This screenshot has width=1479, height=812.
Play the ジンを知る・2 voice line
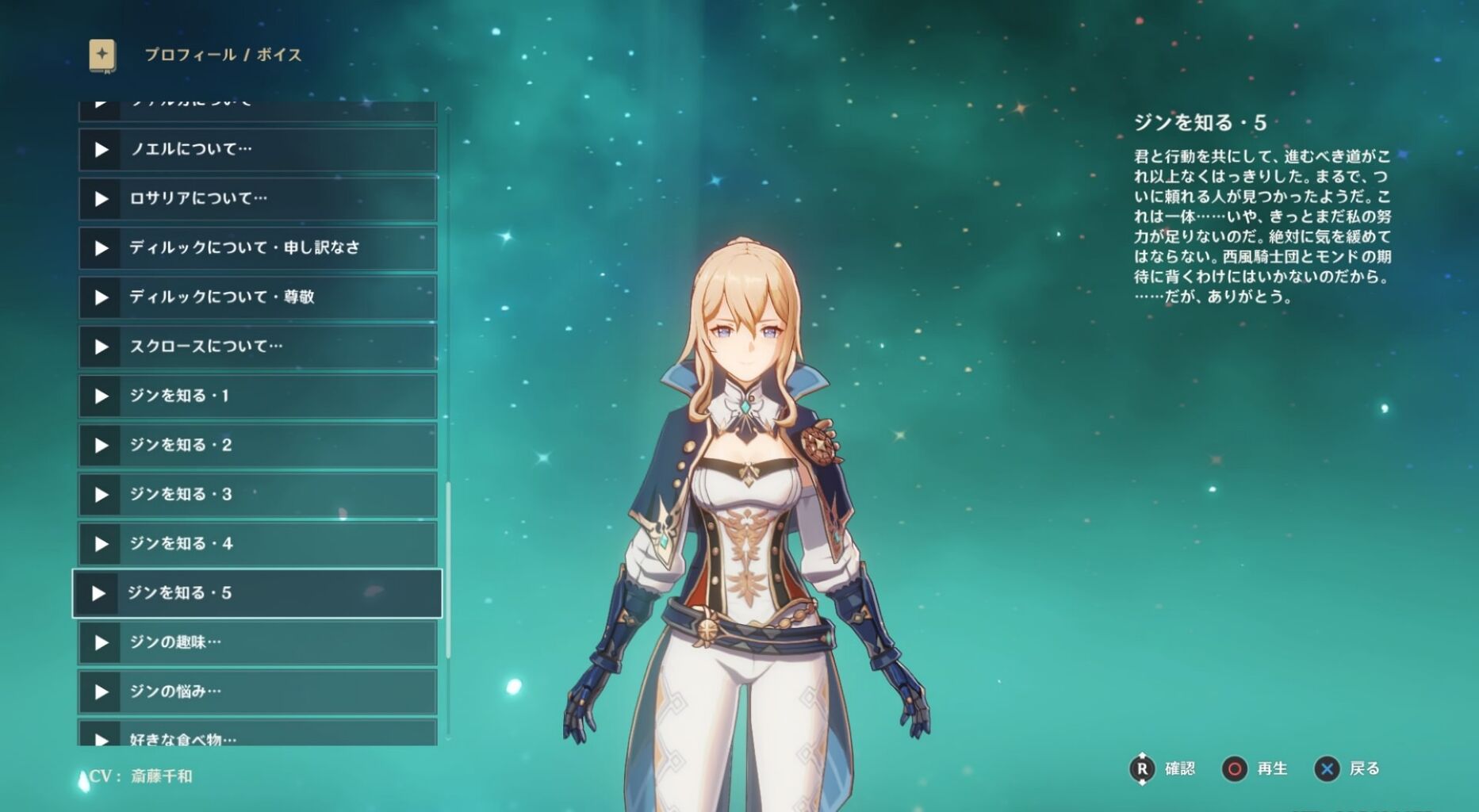pos(258,445)
